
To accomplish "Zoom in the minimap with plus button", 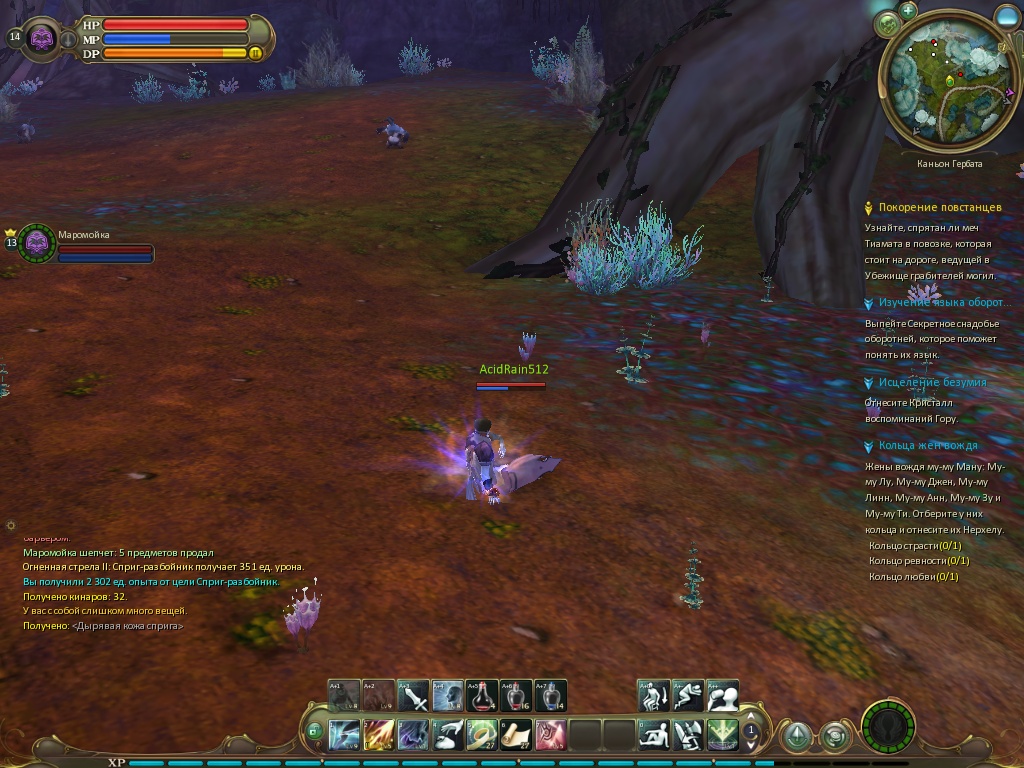I will [x=908, y=11].
